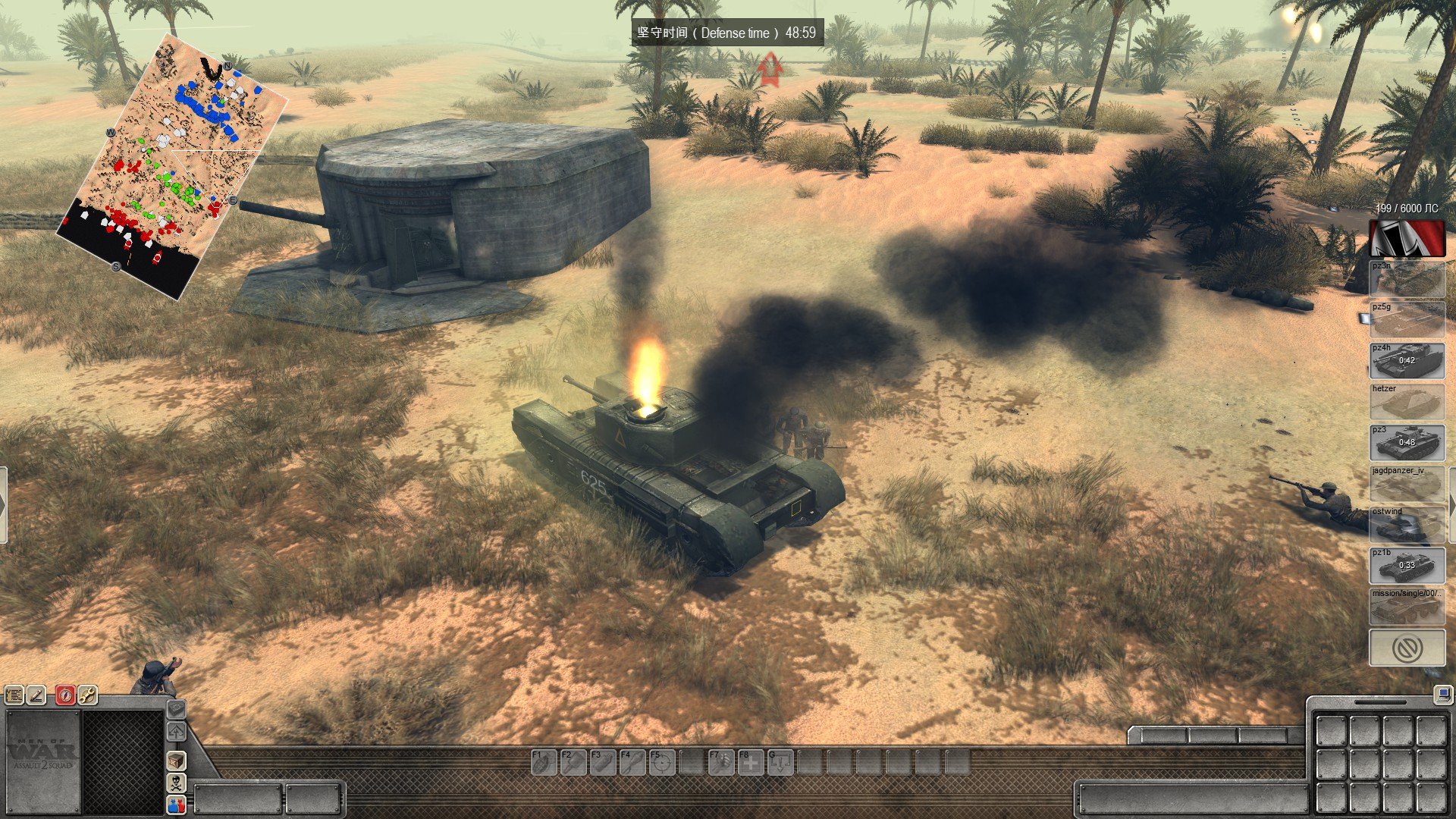The height and width of the screenshot is (819, 1456).
Task: Click the skull and crossbones button
Action: [176, 783]
